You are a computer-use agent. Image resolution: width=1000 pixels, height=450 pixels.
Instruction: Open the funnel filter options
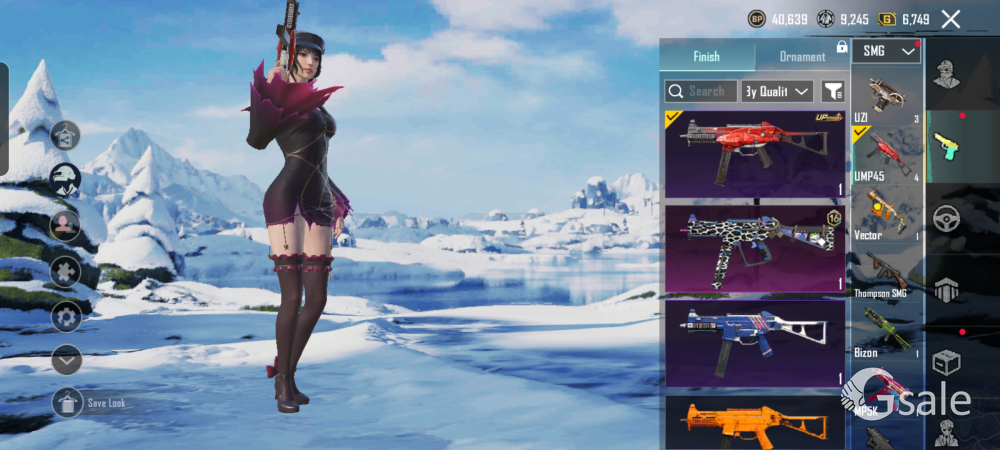tap(833, 91)
